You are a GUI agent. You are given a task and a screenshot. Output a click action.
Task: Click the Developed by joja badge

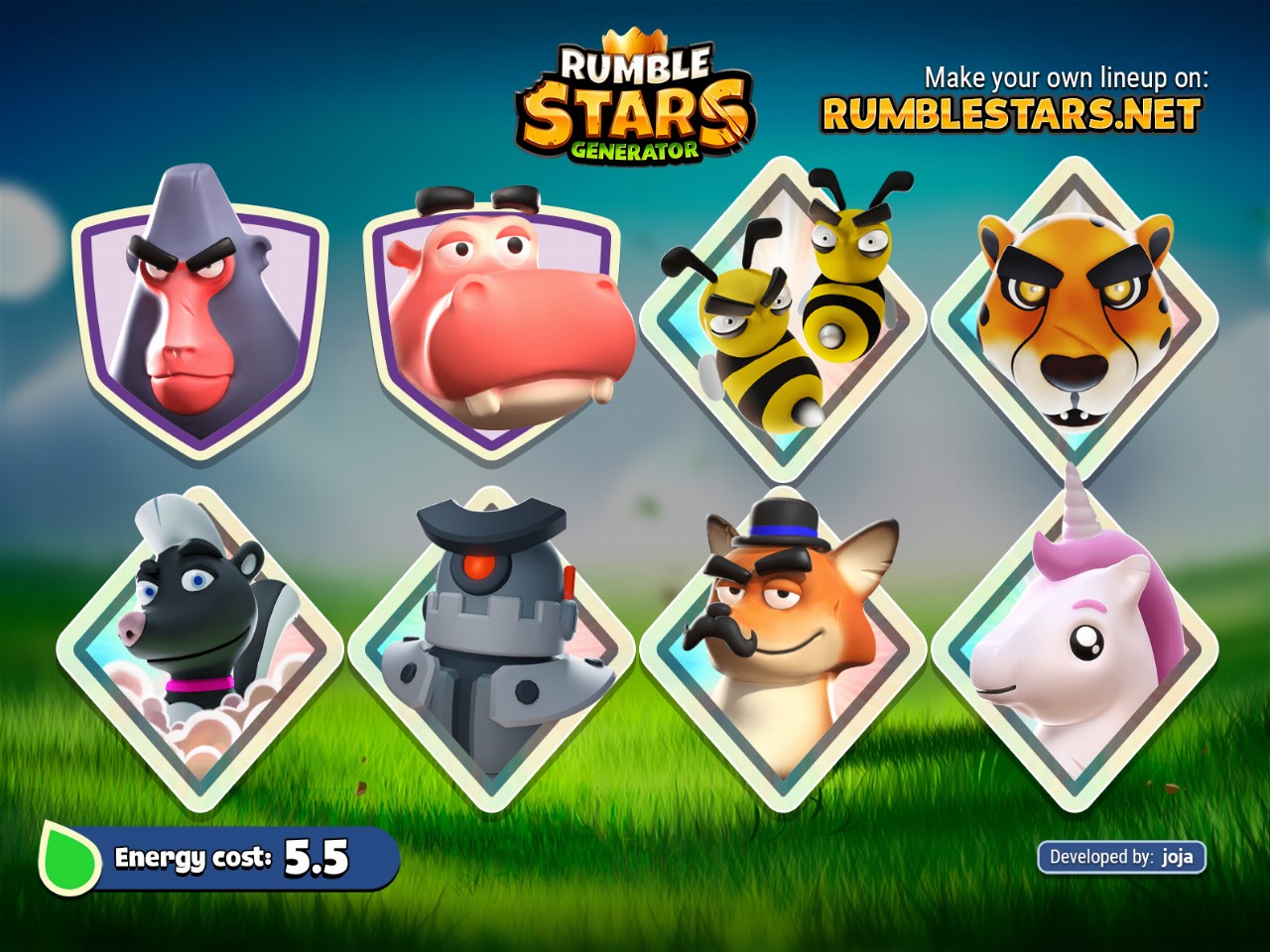pyautogui.click(x=1121, y=857)
